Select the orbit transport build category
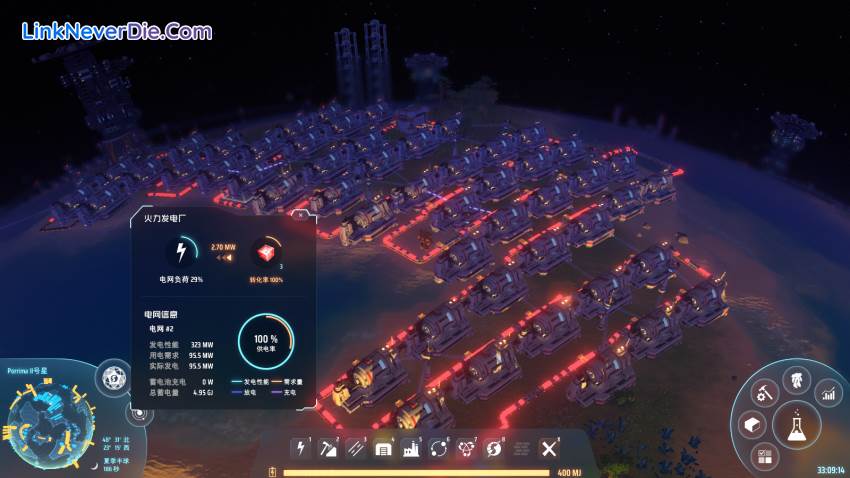This screenshot has width=850, height=478. (x=437, y=448)
